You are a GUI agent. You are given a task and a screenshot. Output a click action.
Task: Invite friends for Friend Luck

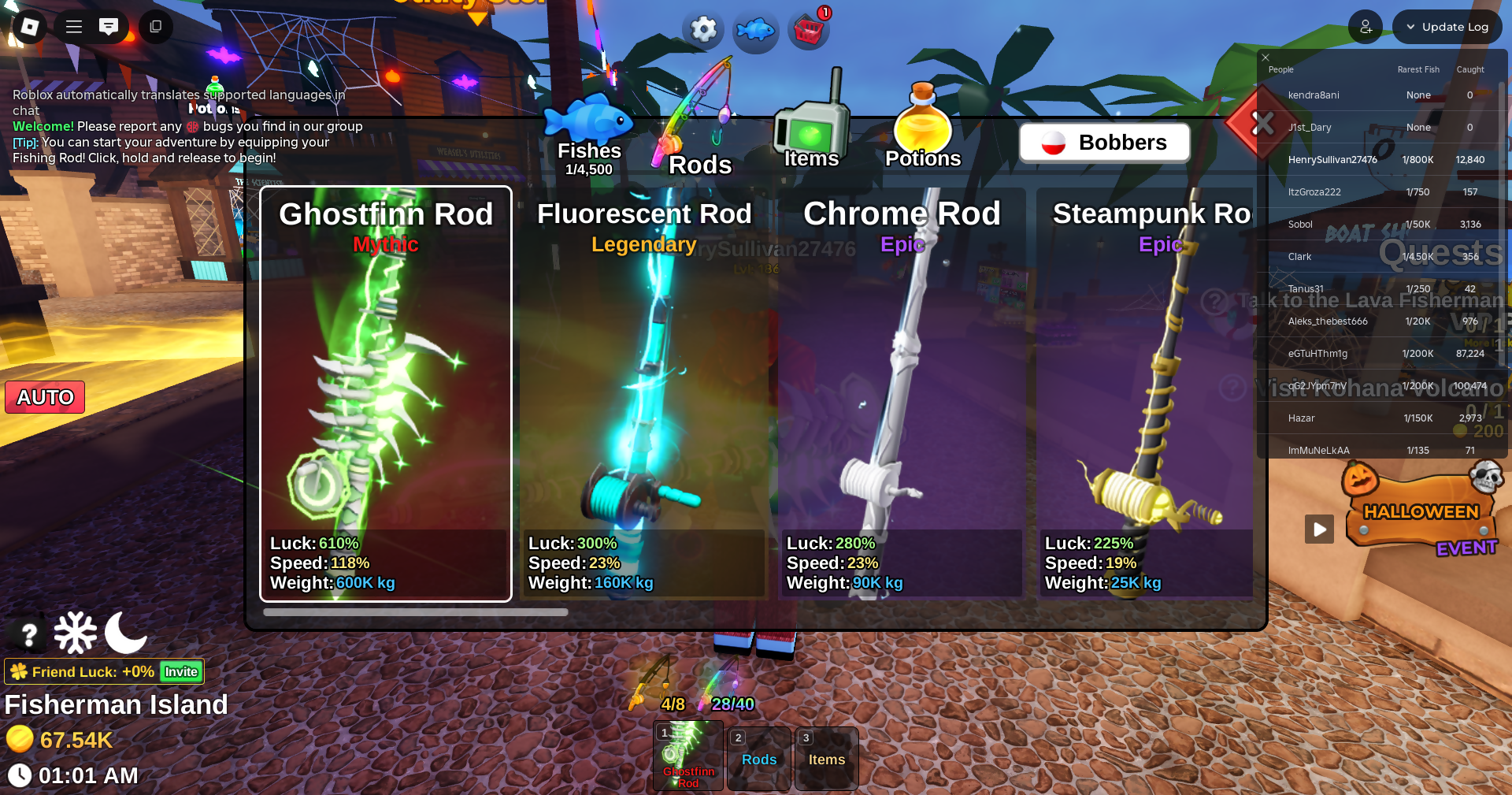(x=181, y=671)
